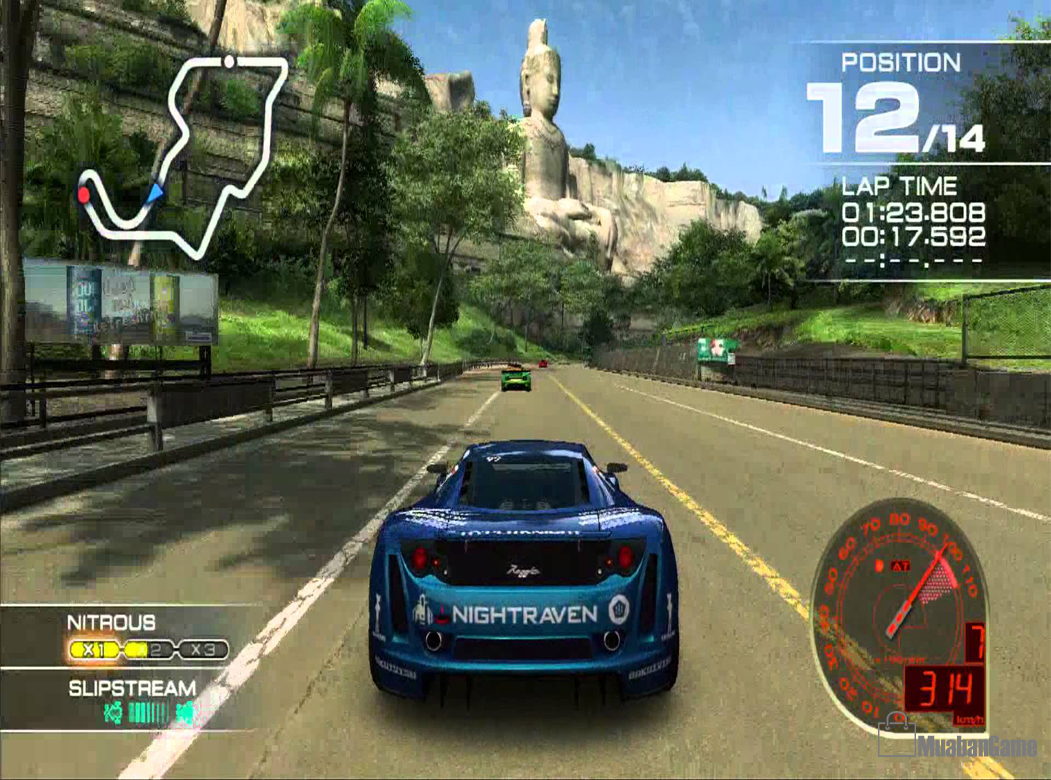Click the track layout minimap
Screen dimensions: 1051x780
click(186, 152)
